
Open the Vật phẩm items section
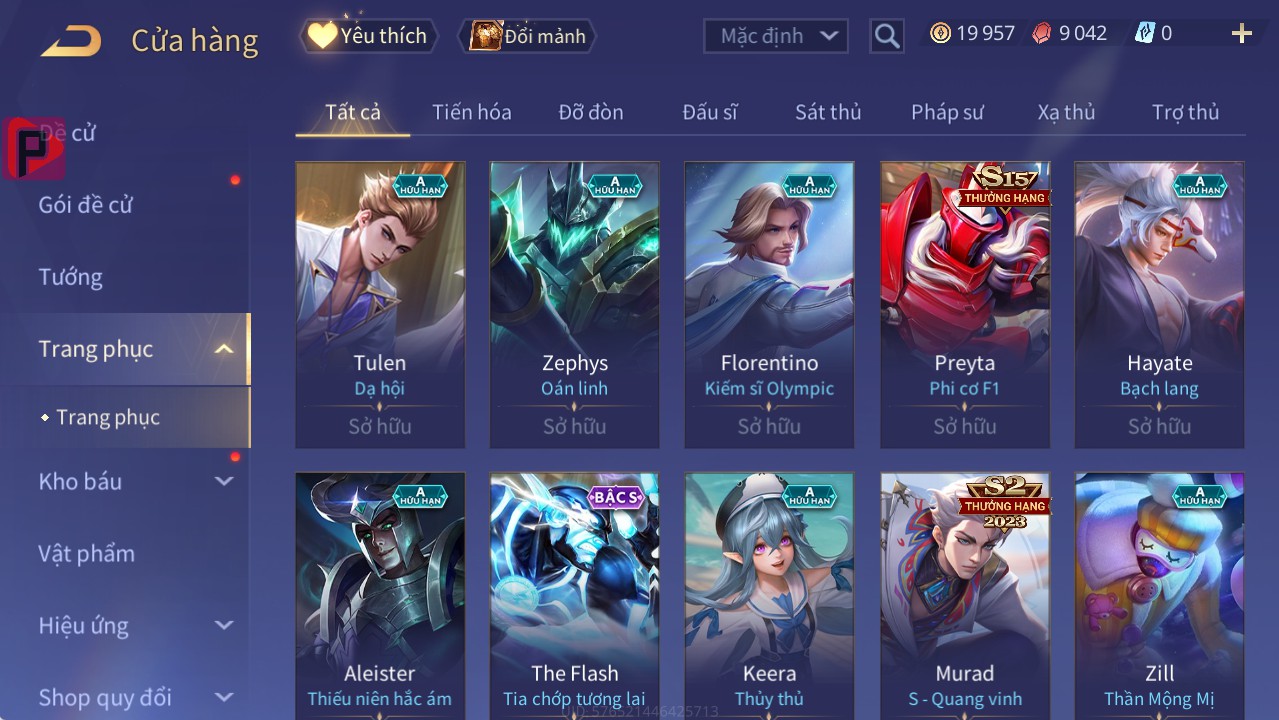coord(87,553)
